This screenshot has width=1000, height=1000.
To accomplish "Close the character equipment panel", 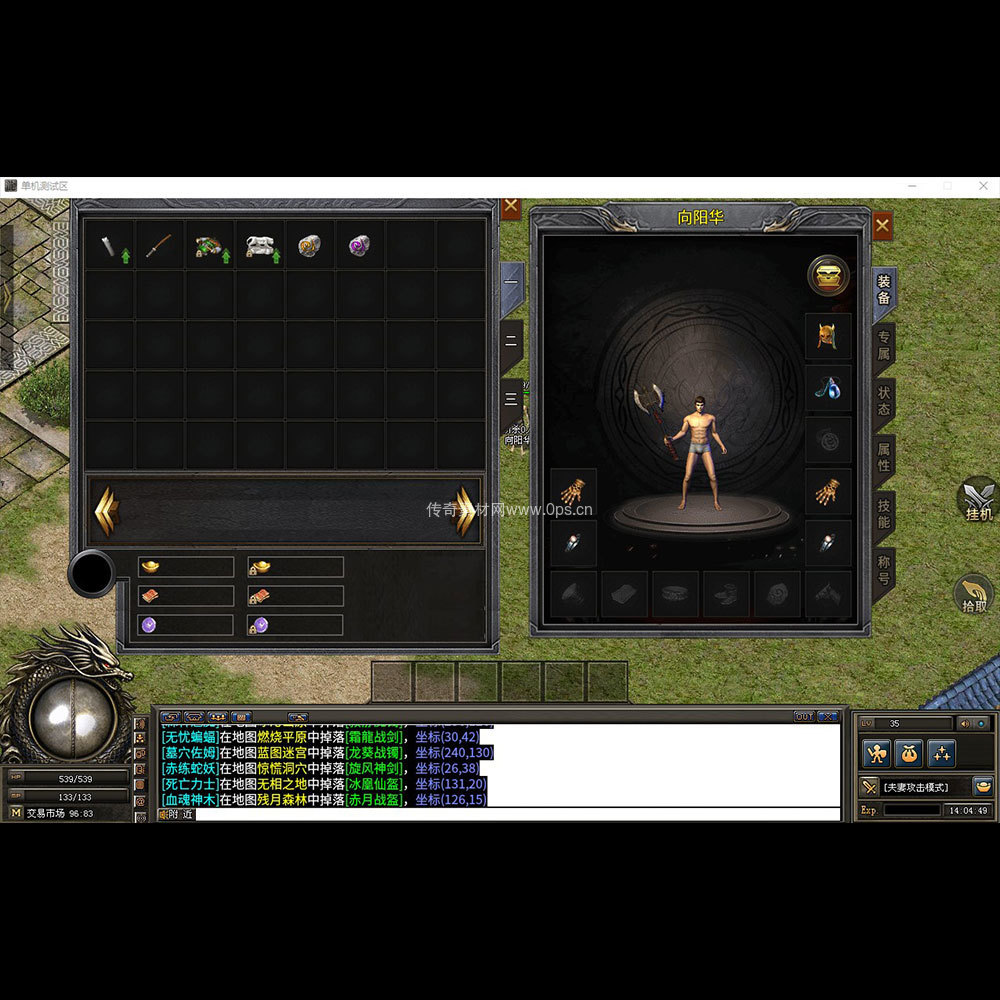I will (882, 227).
